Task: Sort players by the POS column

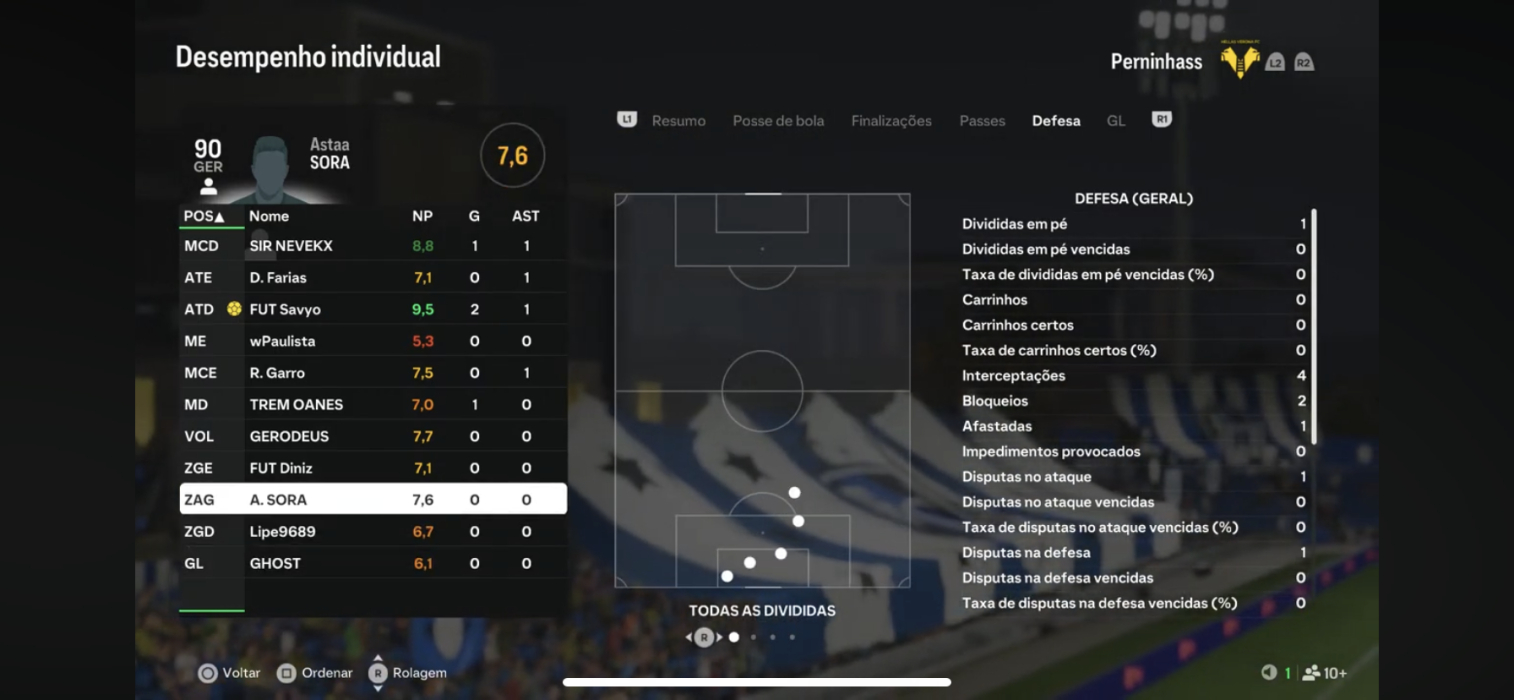Action: tap(204, 216)
